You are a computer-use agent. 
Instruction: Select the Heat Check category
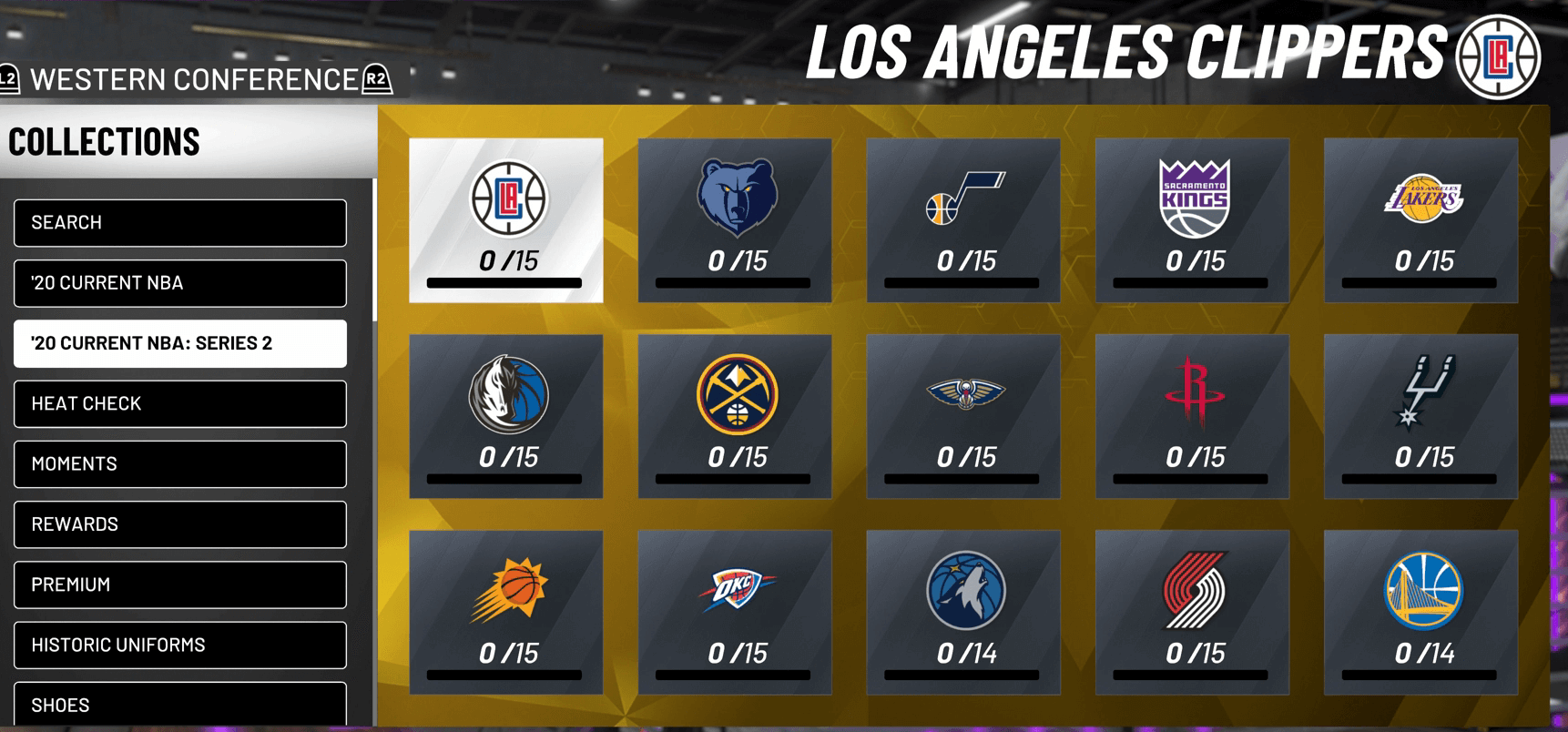pyautogui.click(x=179, y=404)
